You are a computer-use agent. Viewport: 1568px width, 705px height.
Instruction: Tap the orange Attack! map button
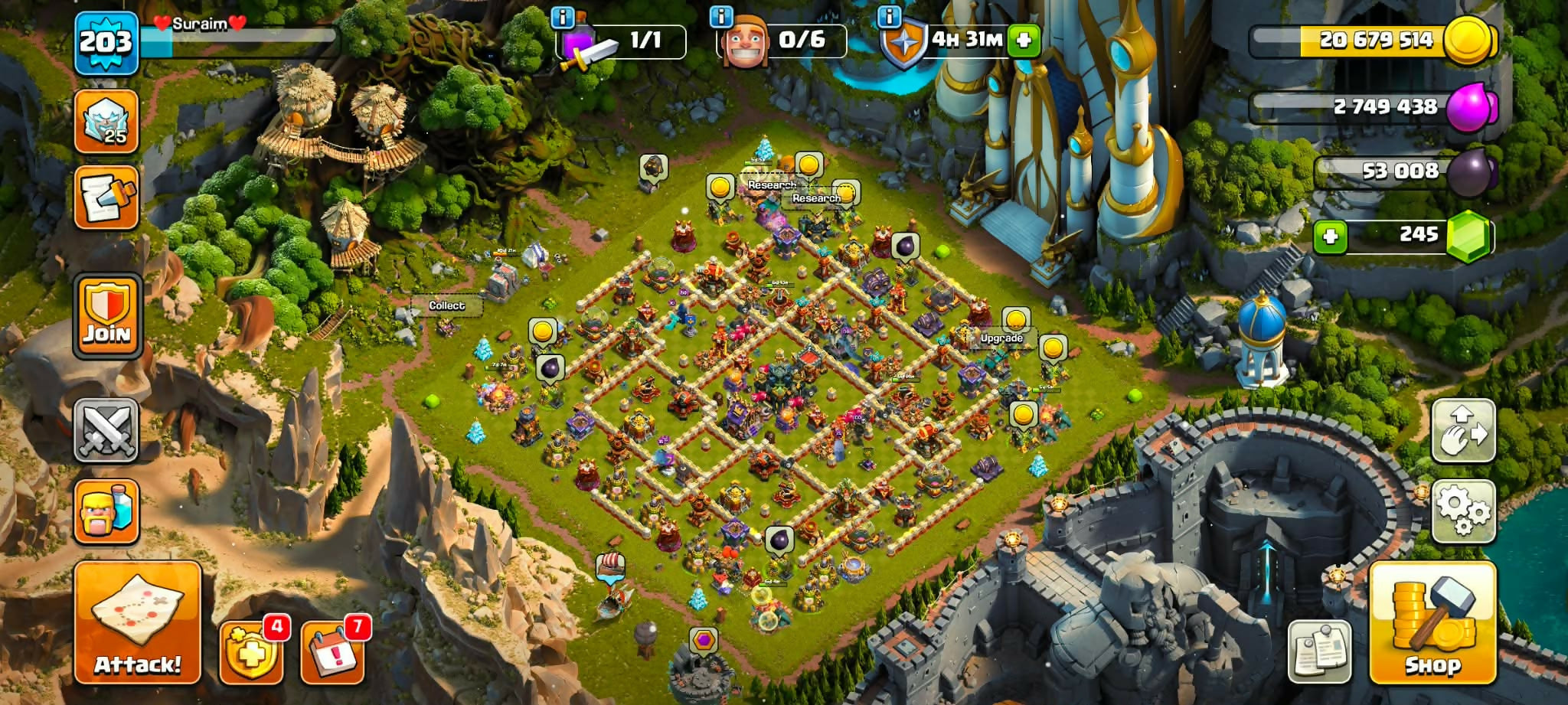138,622
